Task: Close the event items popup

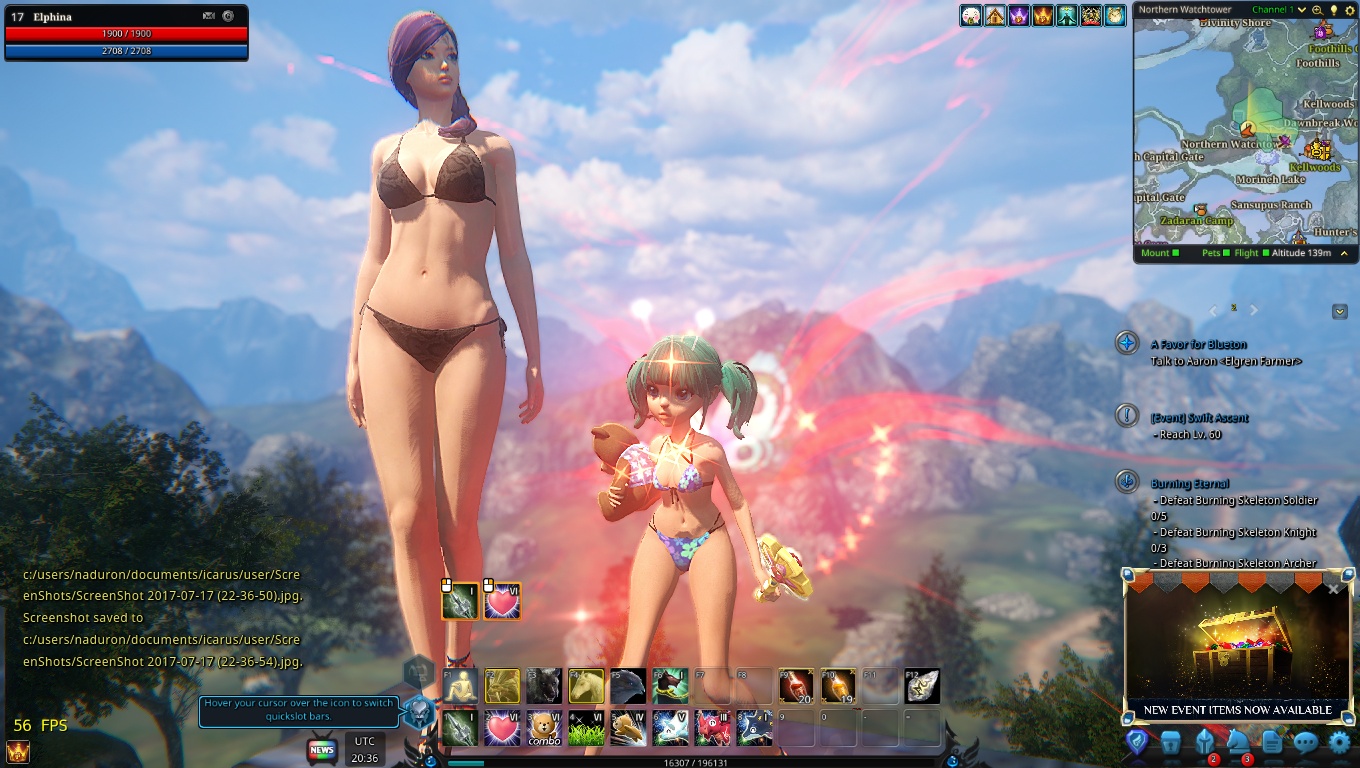Action: click(x=1333, y=589)
